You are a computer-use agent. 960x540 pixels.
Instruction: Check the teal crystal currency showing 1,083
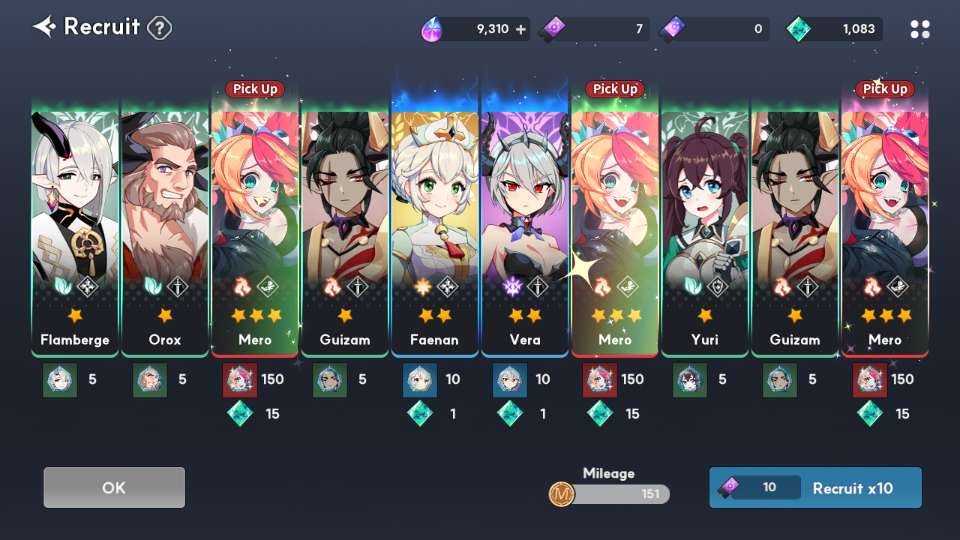click(x=833, y=29)
